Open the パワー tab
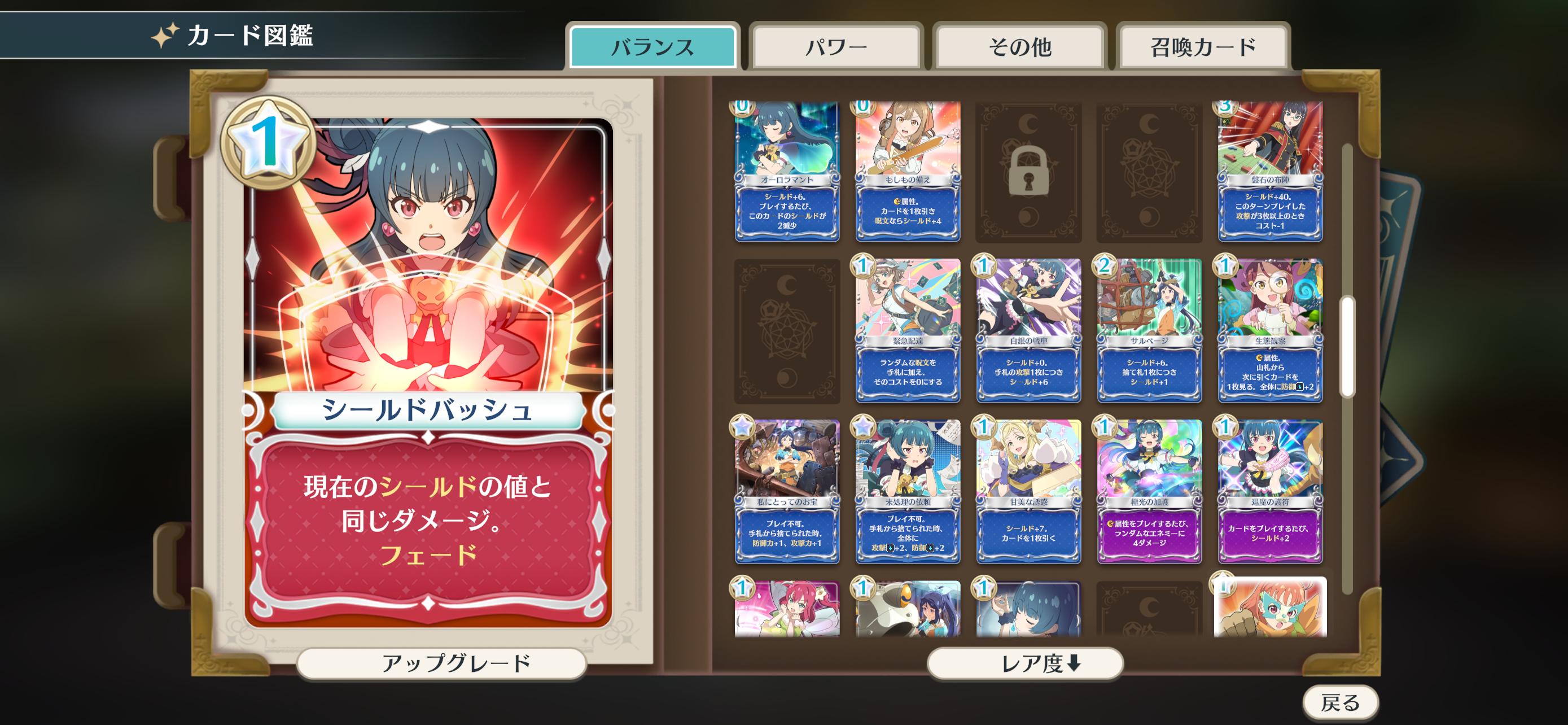 [836, 47]
